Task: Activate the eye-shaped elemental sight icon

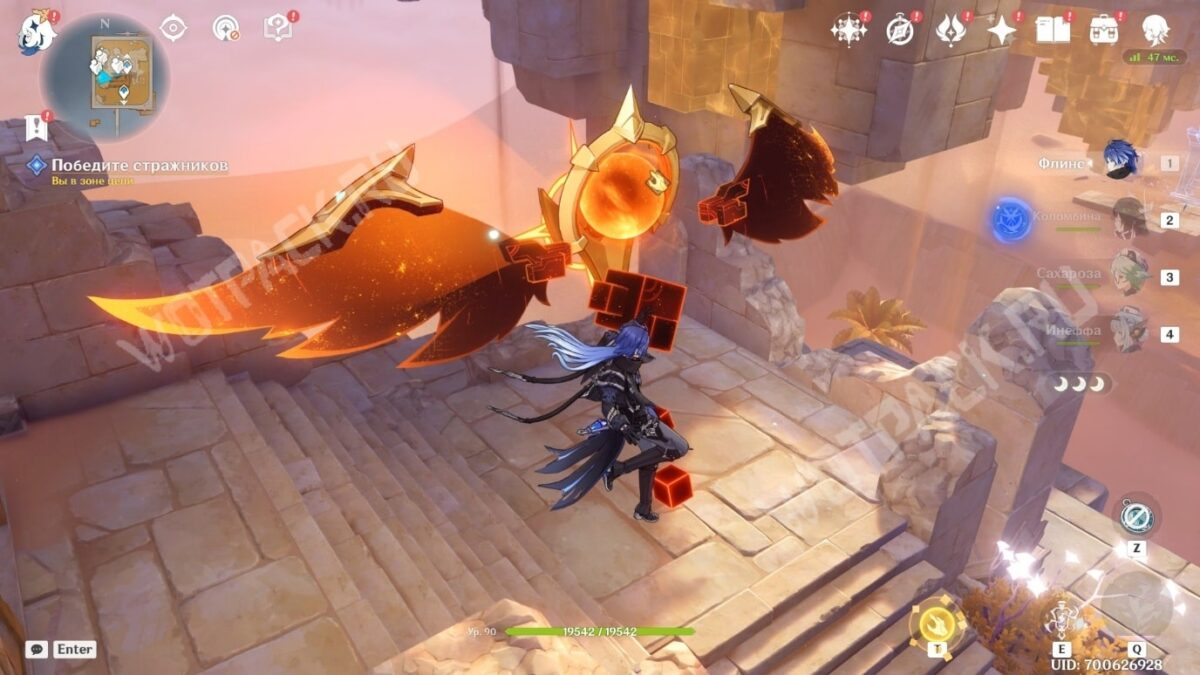Action: 174,28
